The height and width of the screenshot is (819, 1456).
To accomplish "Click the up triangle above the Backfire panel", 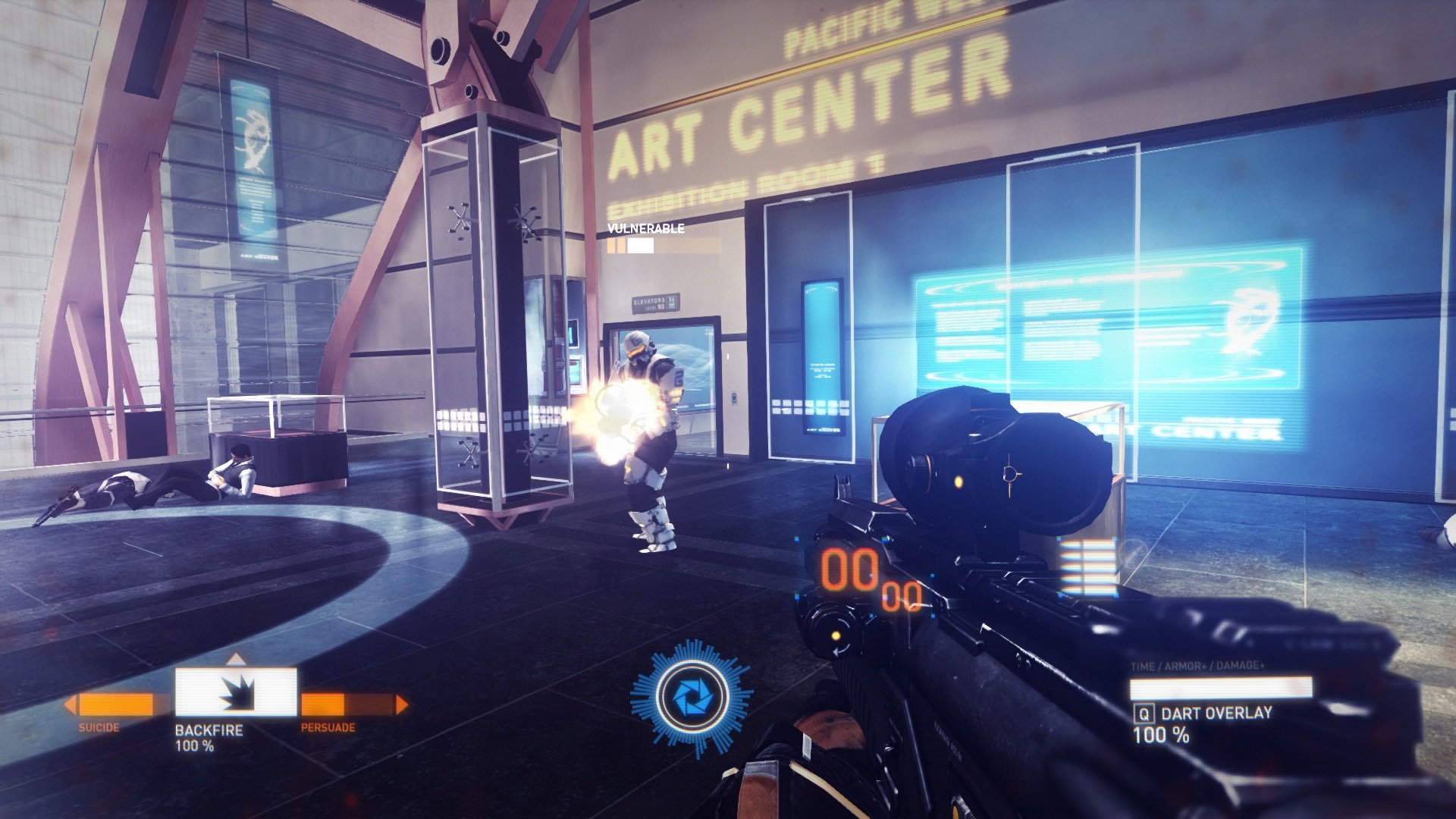I will pos(237,661).
